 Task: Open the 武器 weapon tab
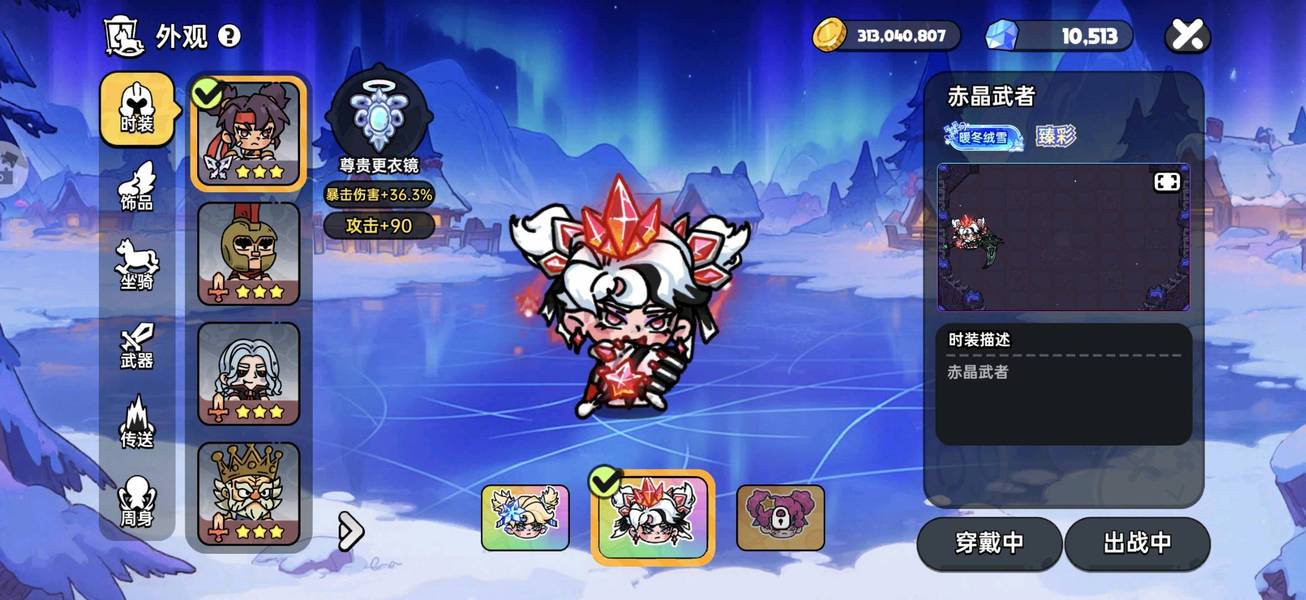click(136, 345)
